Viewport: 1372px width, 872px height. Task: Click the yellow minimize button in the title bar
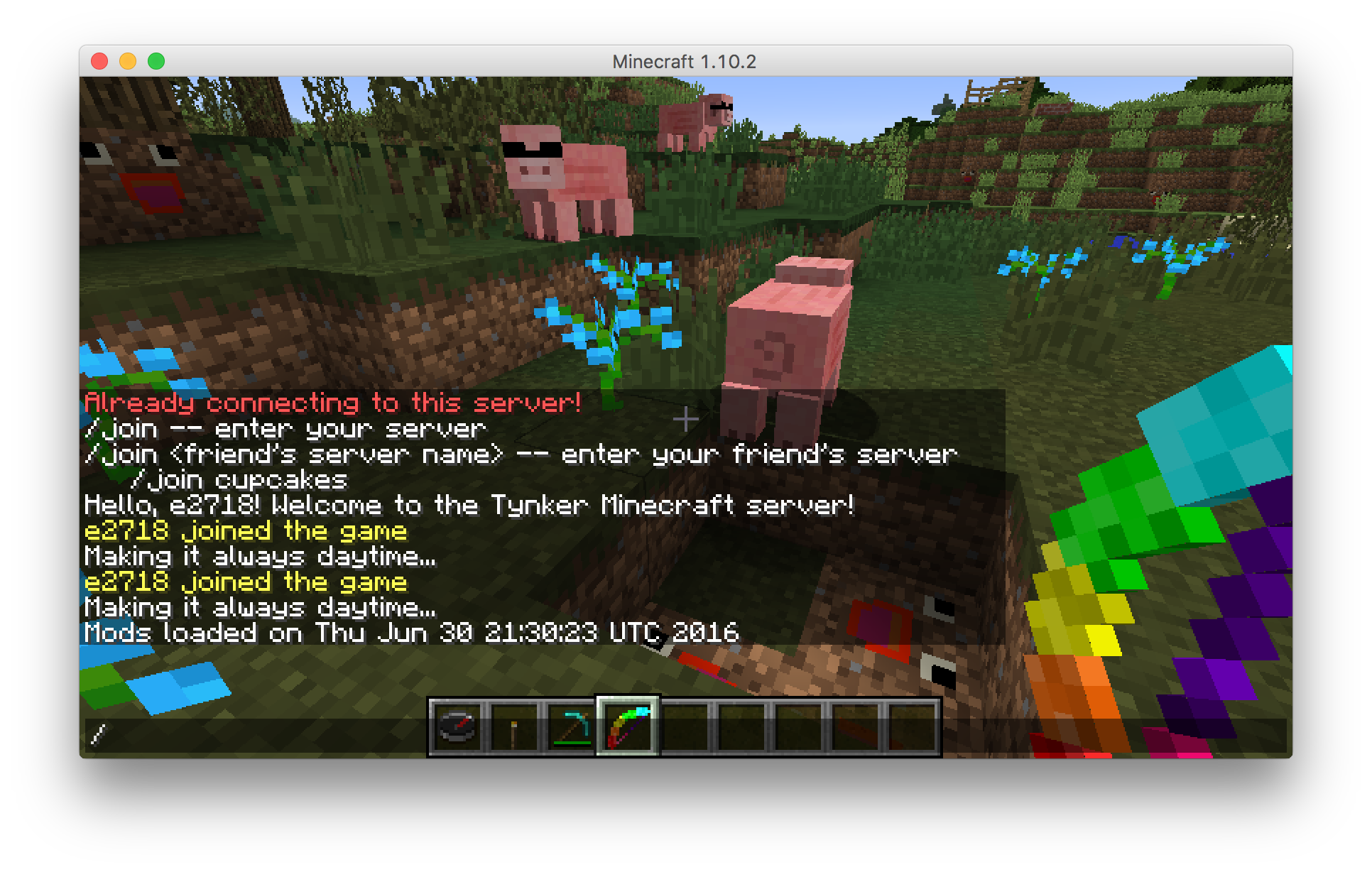[126, 62]
